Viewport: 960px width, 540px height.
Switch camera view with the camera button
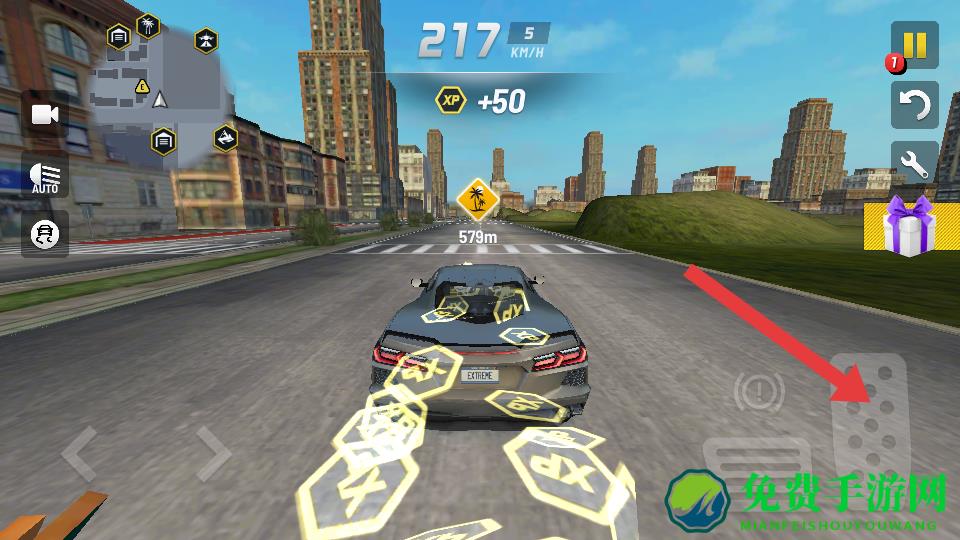tap(45, 114)
